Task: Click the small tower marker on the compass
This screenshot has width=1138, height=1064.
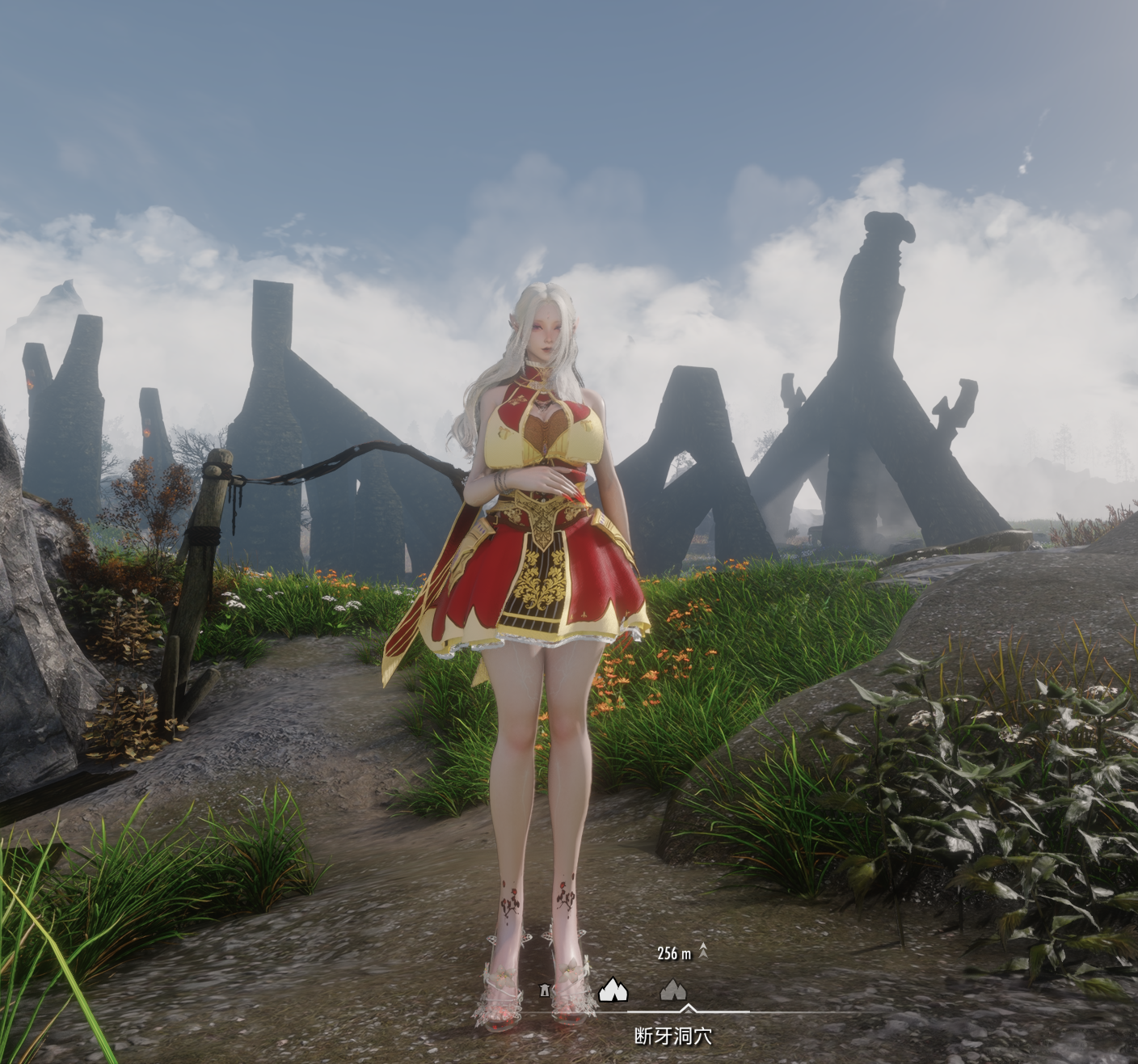Action: [x=545, y=990]
